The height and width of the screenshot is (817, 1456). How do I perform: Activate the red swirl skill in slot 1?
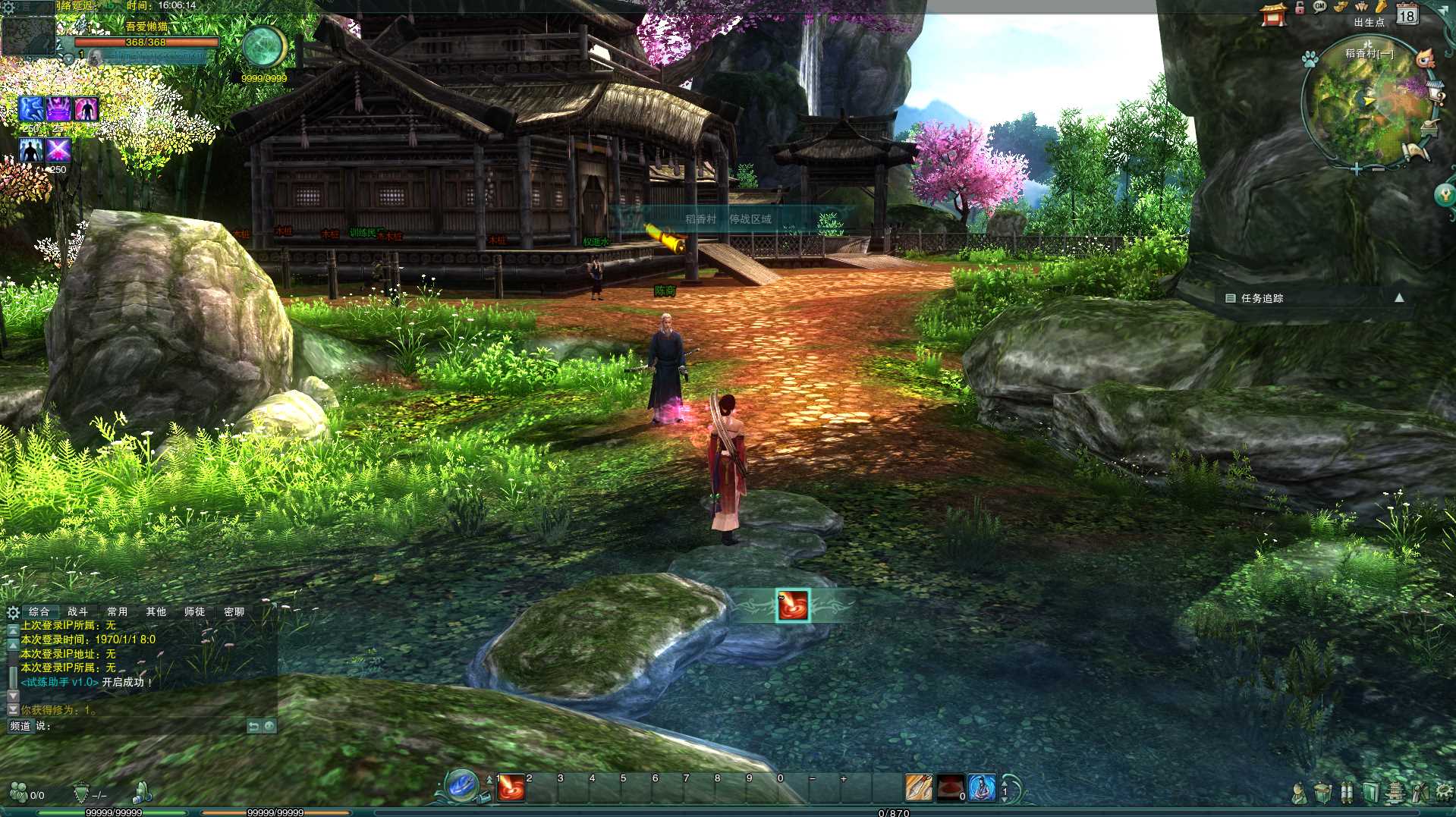click(x=511, y=789)
